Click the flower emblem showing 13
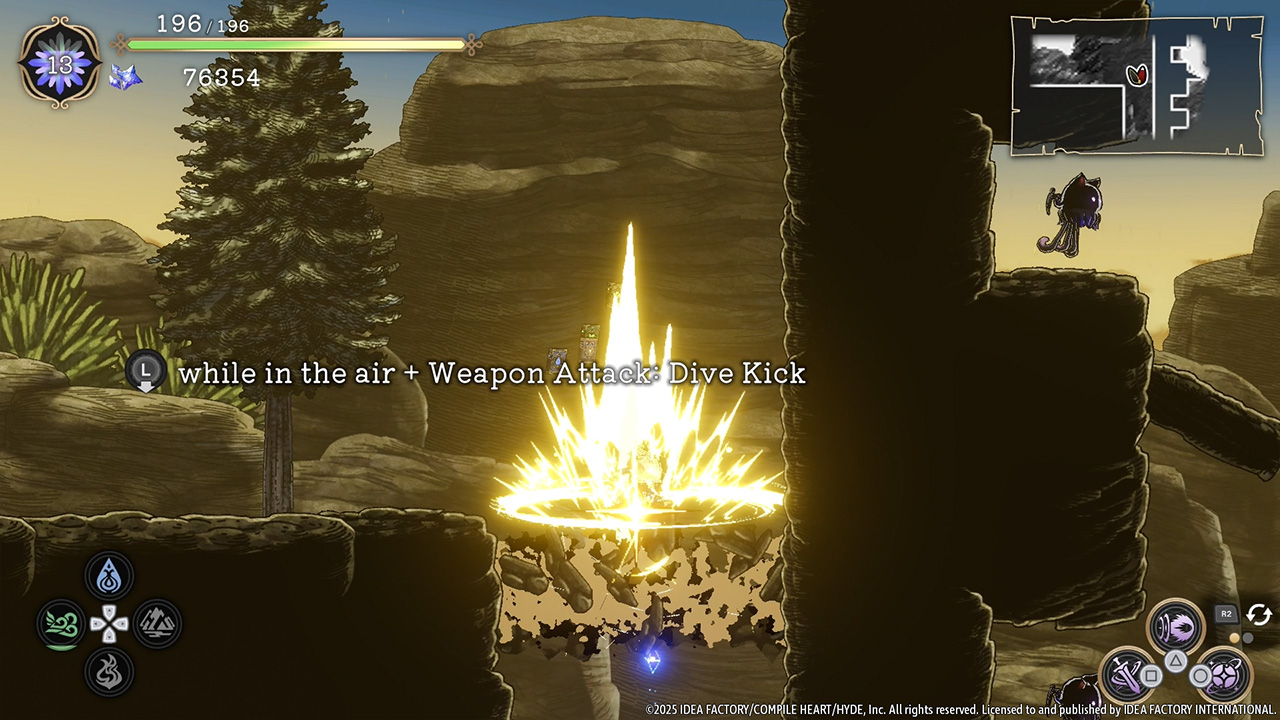 click(60, 64)
